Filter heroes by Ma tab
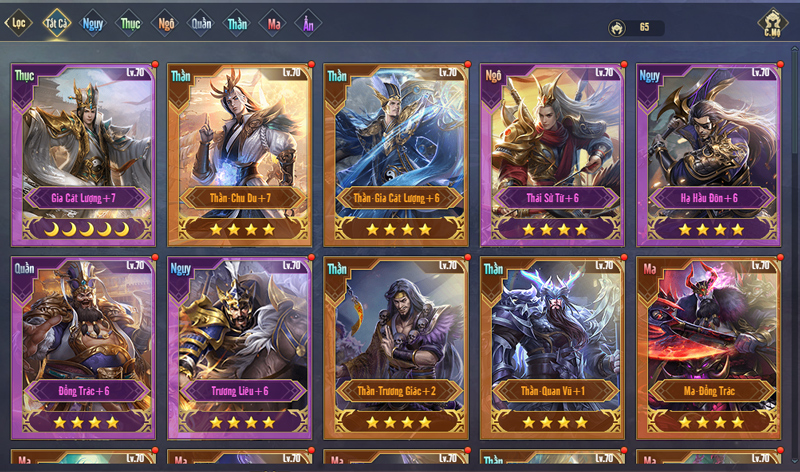 click(272, 22)
